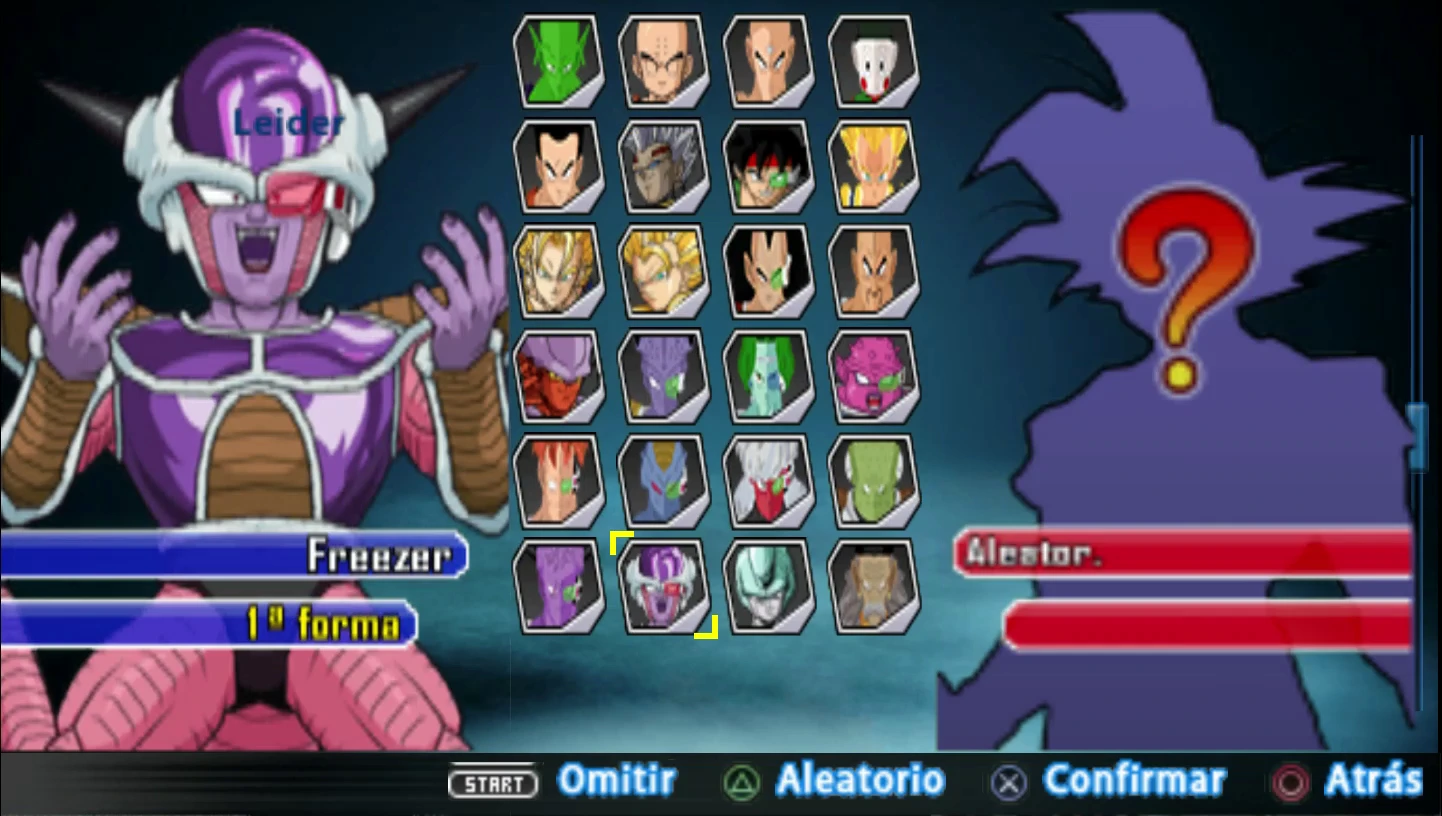The height and width of the screenshot is (816, 1442).
Task: Choose Zarbon's green-haired portrait
Action: (x=770, y=375)
